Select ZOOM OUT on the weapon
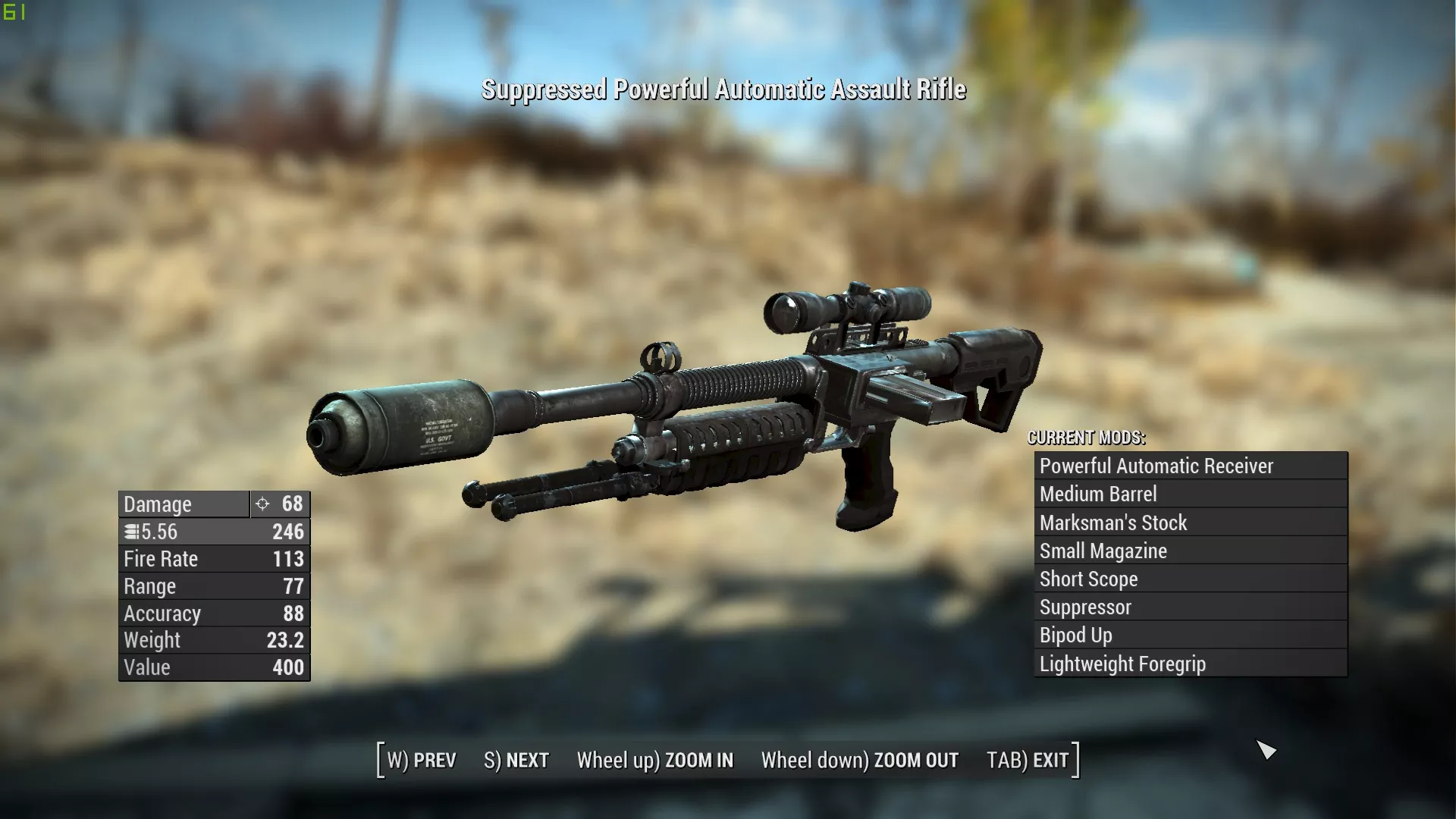Image resolution: width=1456 pixels, height=819 pixels. click(x=860, y=760)
